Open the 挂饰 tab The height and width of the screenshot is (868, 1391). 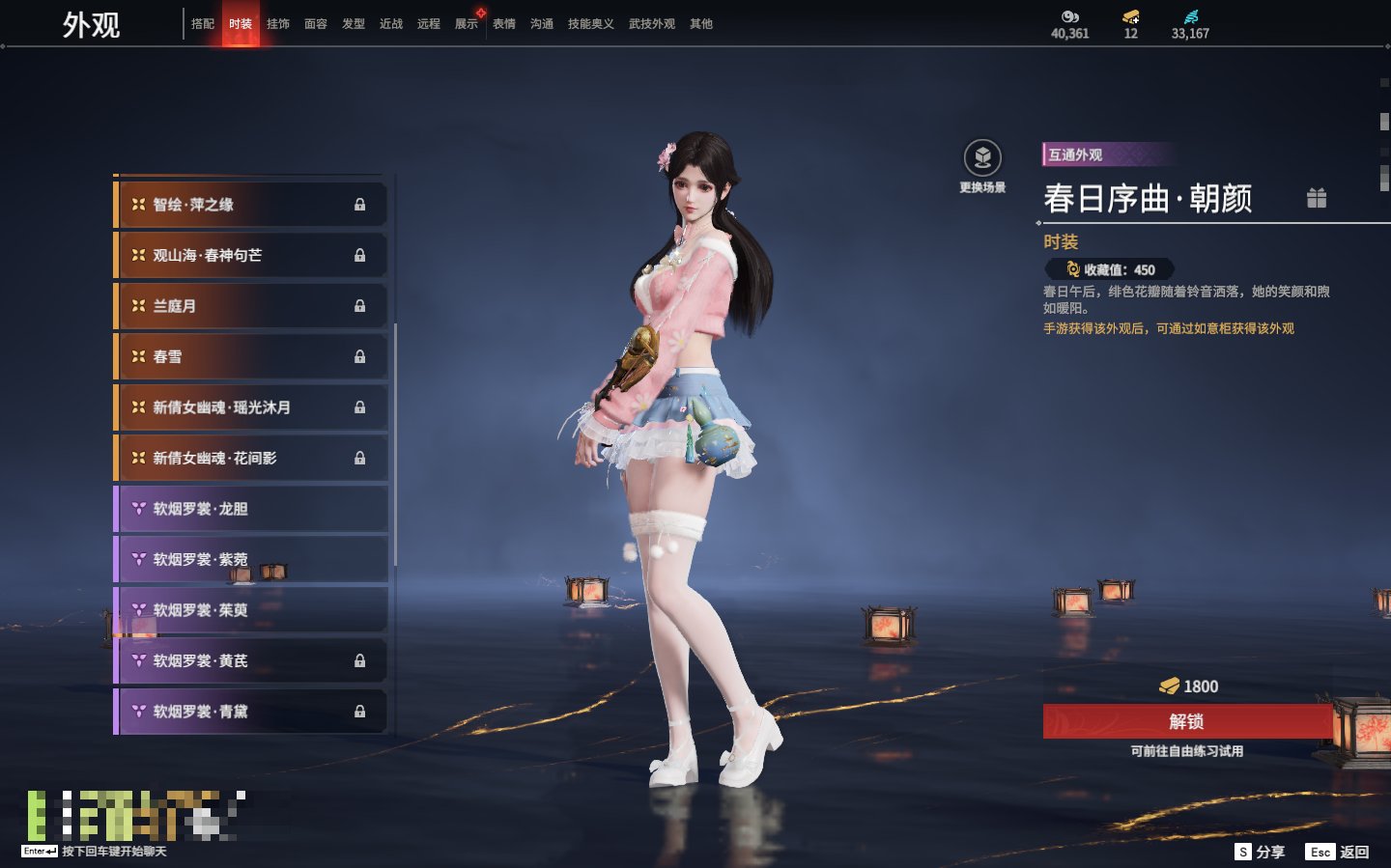(278, 24)
